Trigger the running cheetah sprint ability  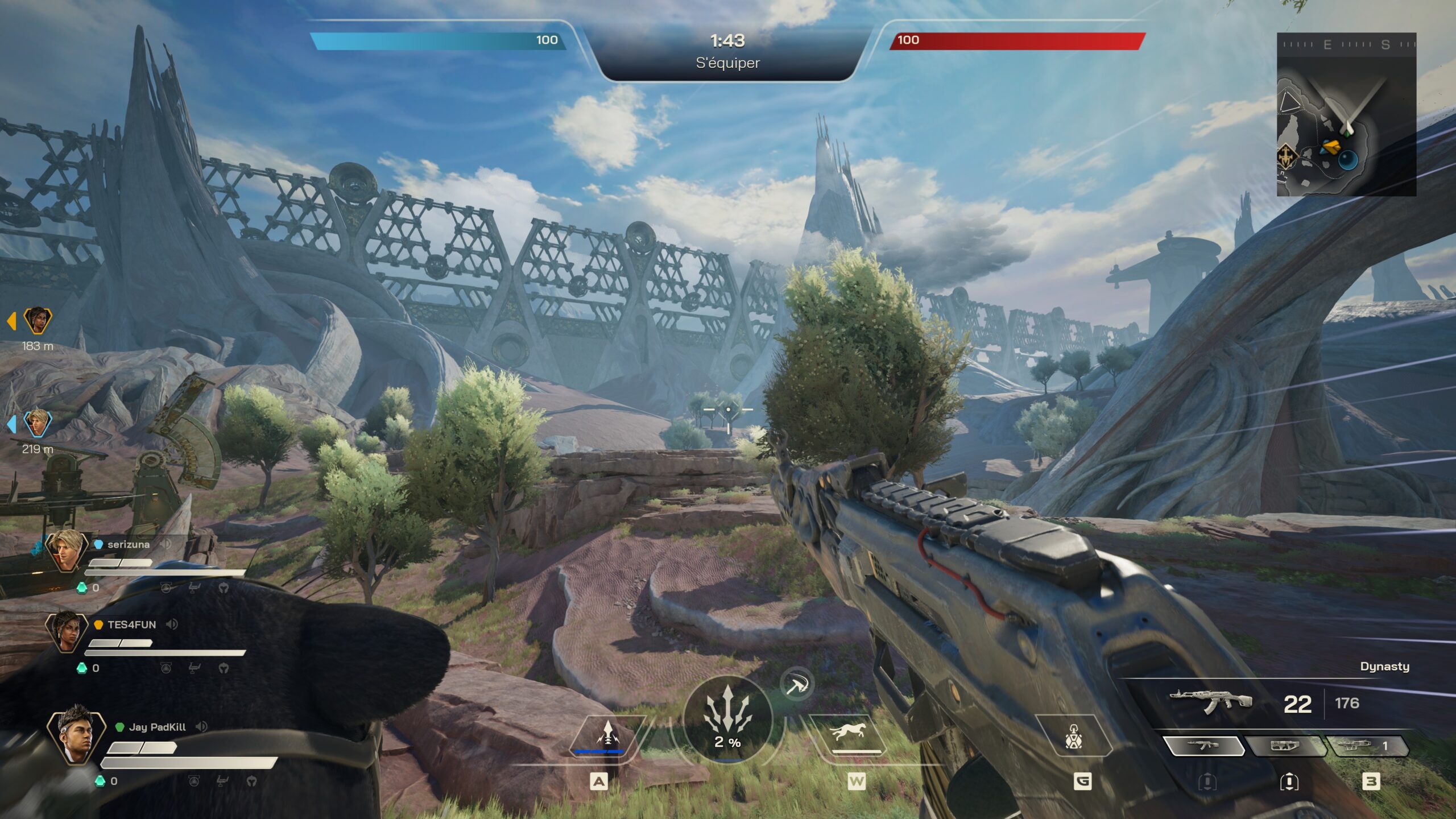(x=847, y=733)
